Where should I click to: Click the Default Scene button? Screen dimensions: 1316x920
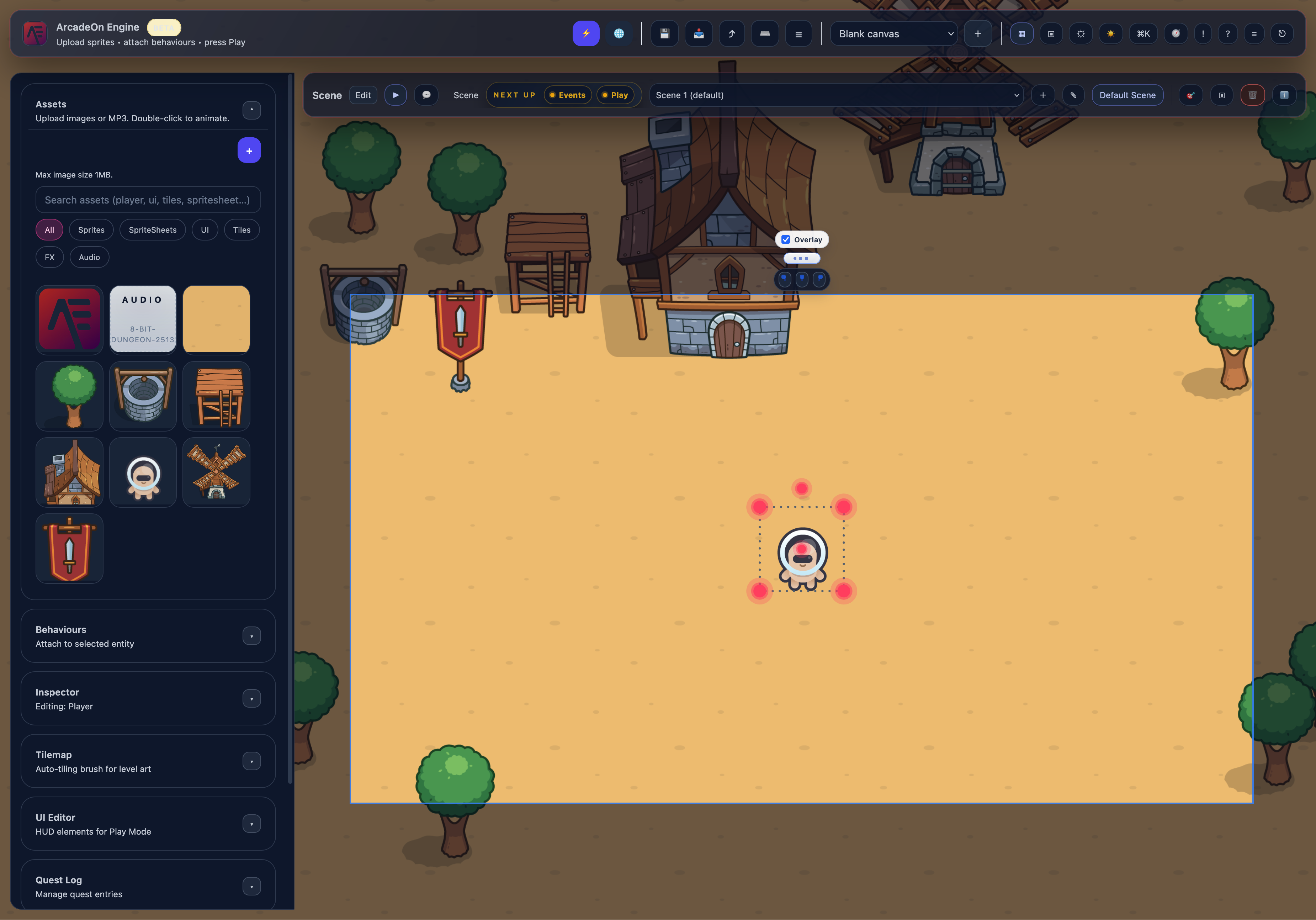(x=1127, y=95)
